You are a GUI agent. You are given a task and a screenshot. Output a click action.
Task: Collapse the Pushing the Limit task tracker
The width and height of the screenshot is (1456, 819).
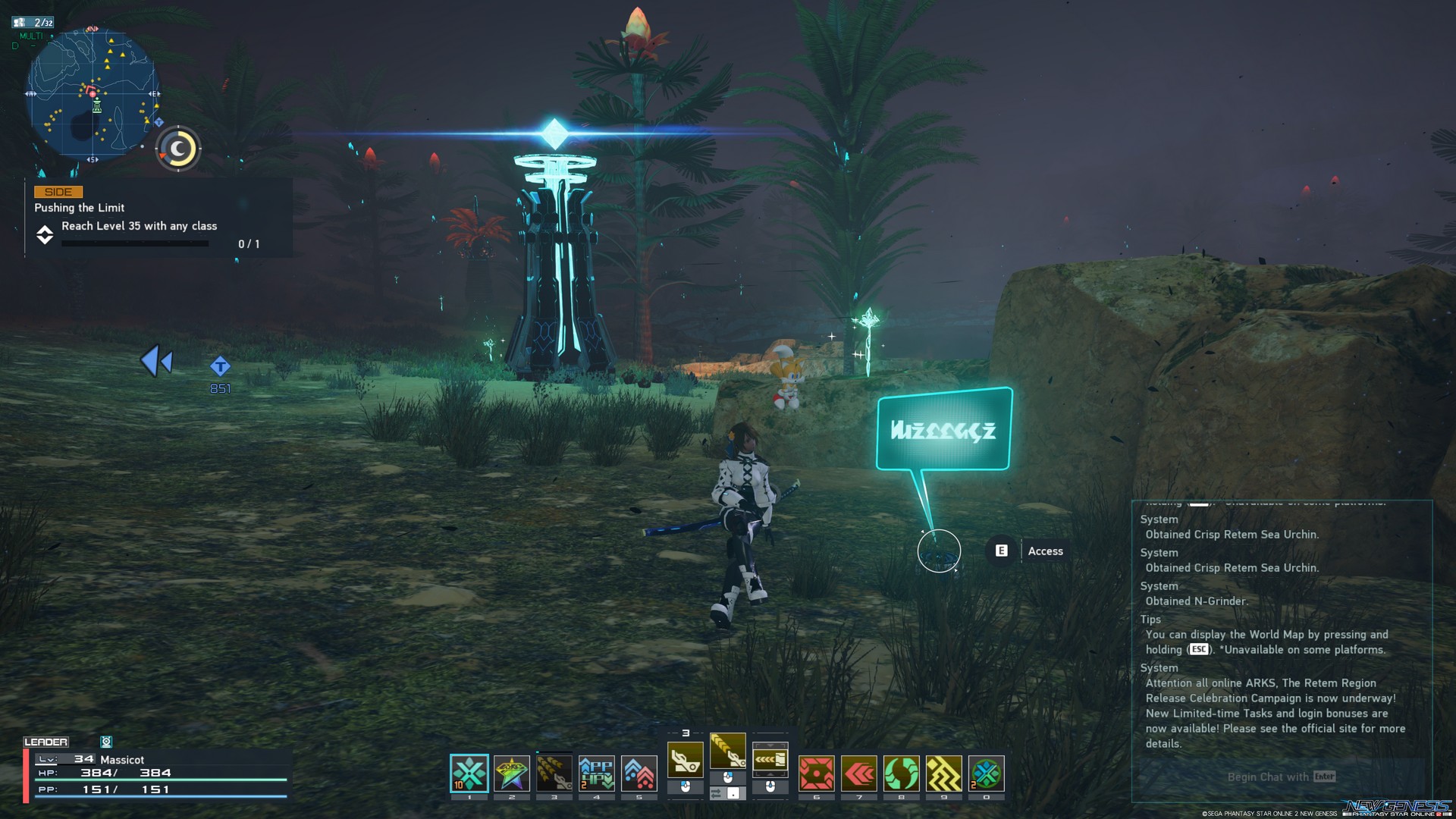(45, 236)
